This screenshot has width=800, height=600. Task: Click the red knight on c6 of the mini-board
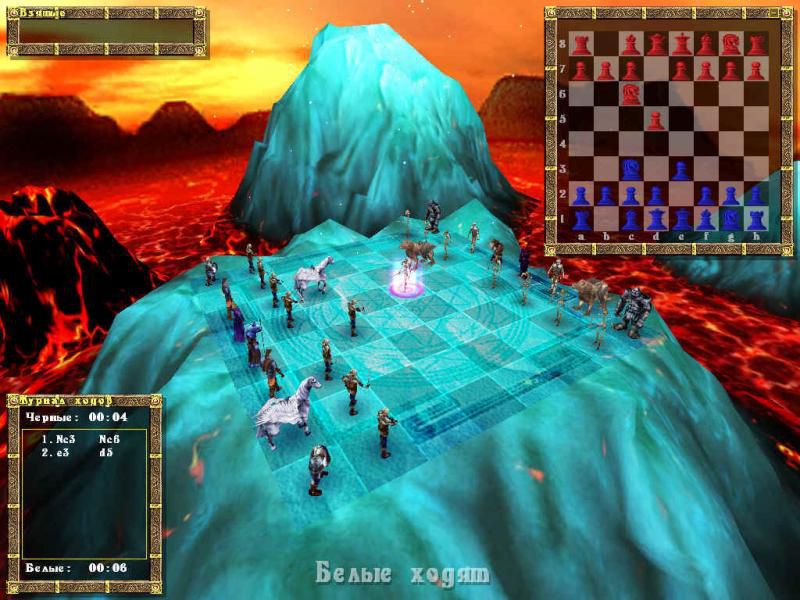click(x=631, y=94)
